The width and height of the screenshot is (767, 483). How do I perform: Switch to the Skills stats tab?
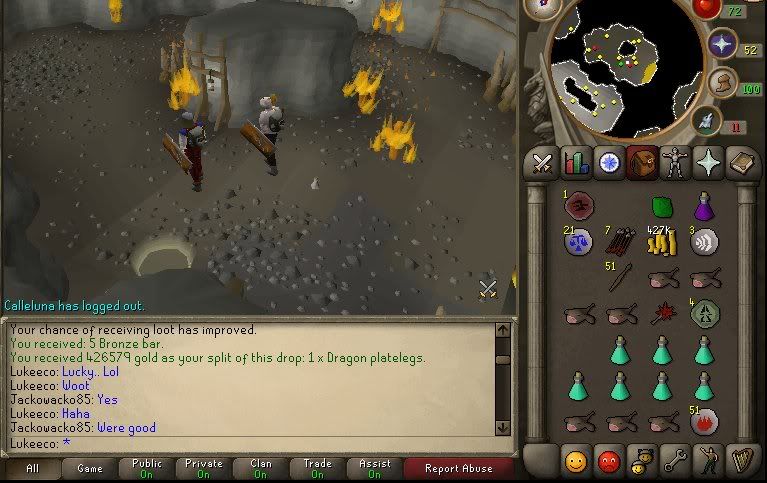point(575,162)
